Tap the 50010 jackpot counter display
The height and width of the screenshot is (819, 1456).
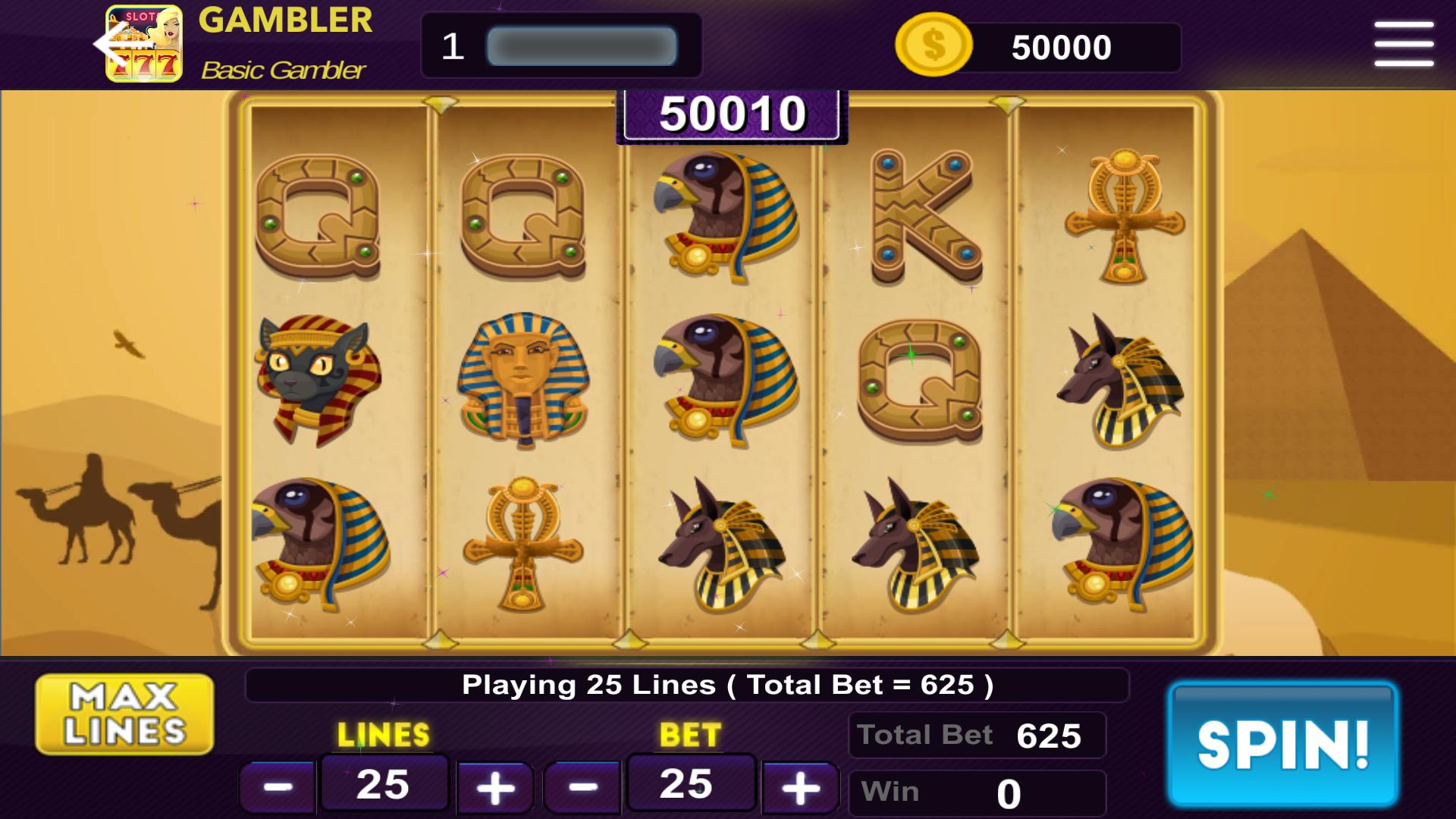coord(730,114)
